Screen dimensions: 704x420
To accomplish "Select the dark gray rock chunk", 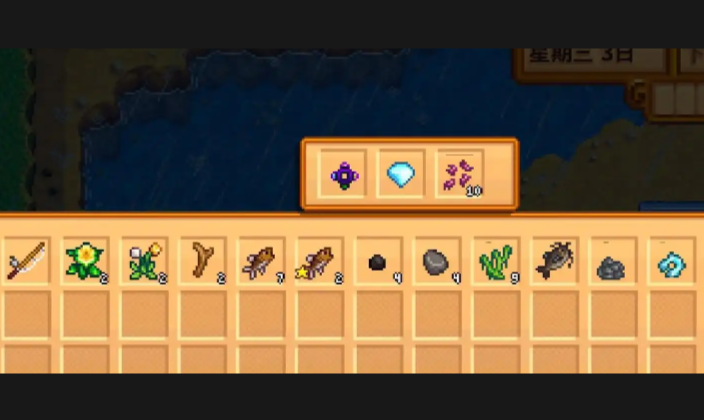I will (x=611, y=266).
